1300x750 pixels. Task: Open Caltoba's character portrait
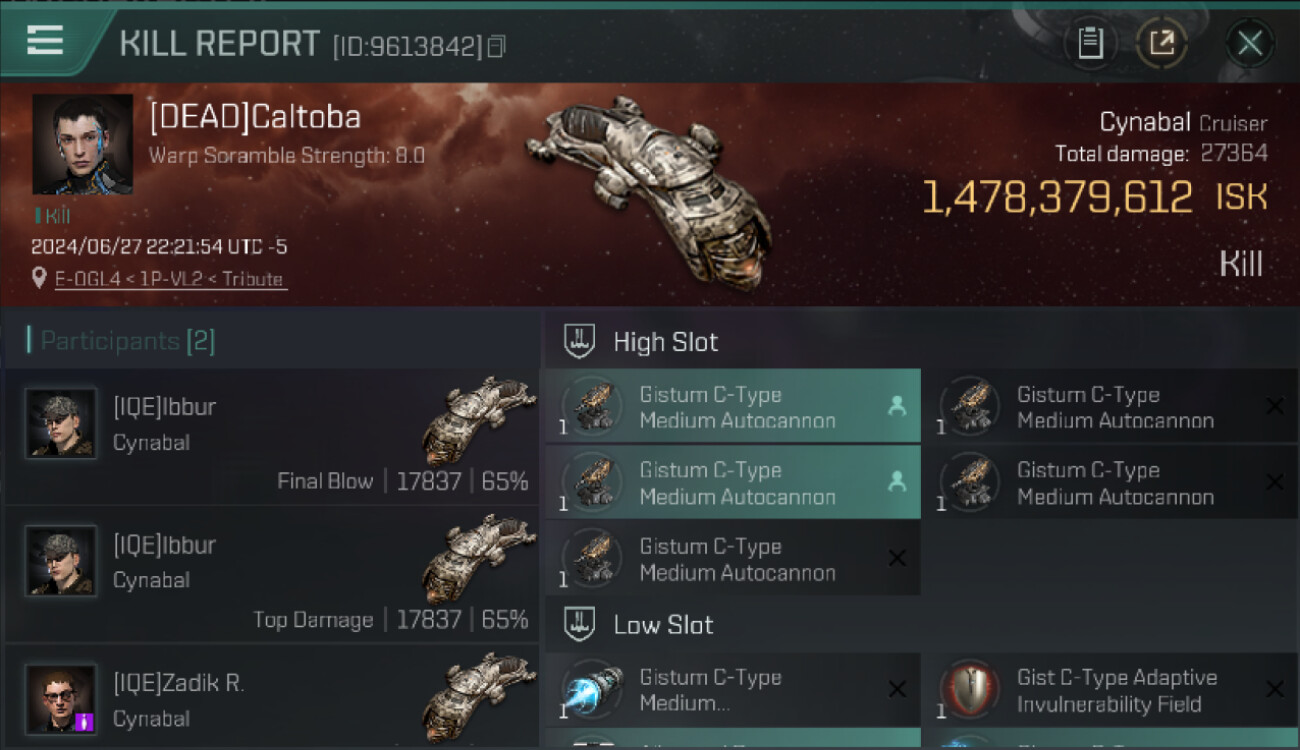coord(82,144)
